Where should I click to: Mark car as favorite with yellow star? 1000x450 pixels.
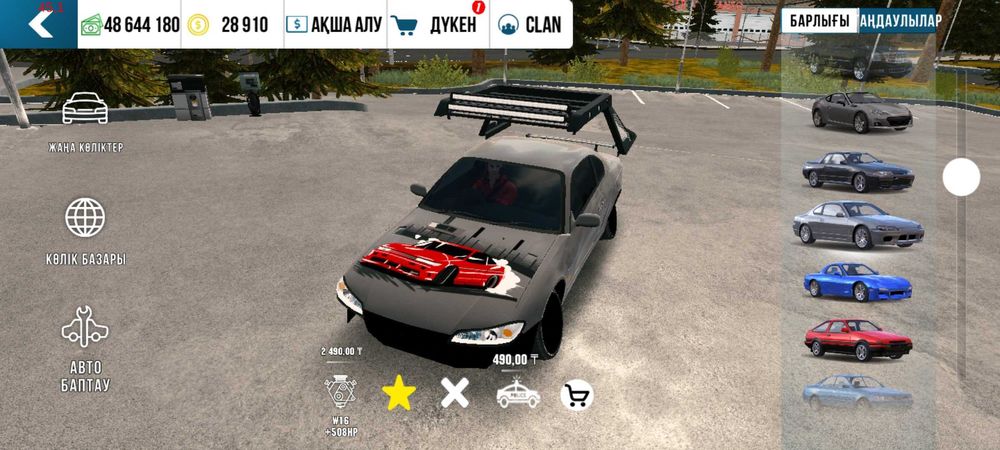[399, 394]
